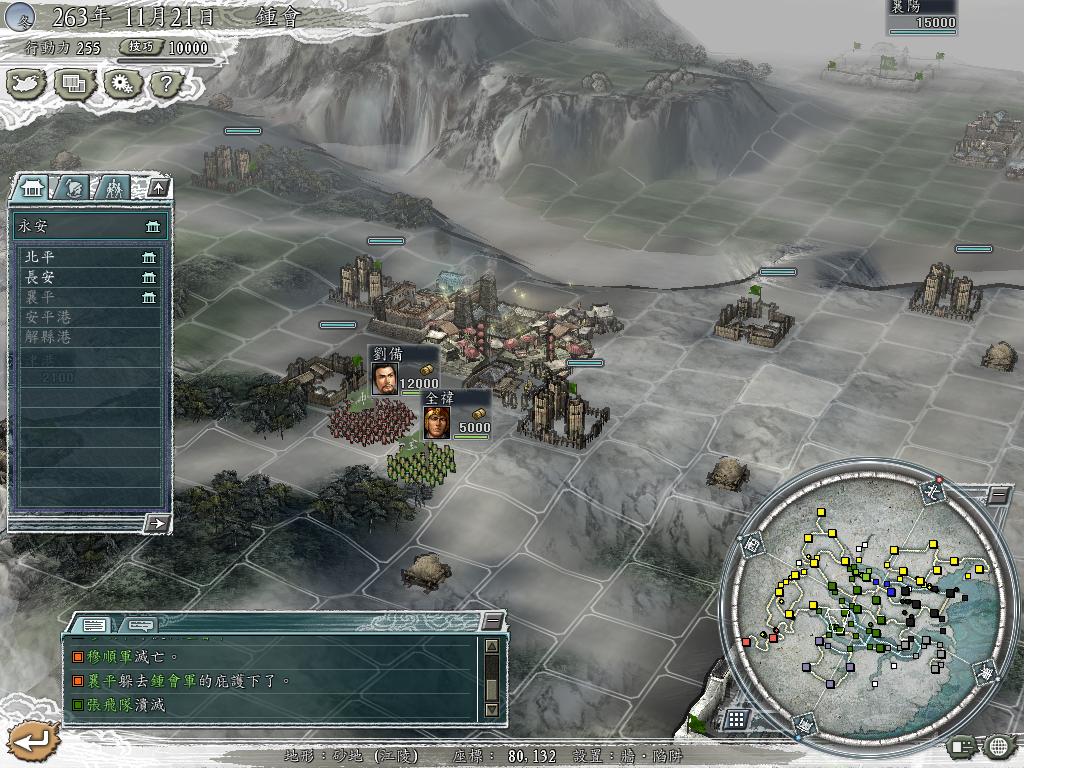Open the question mark help button
The width and height of the screenshot is (1088, 768).
click(166, 84)
